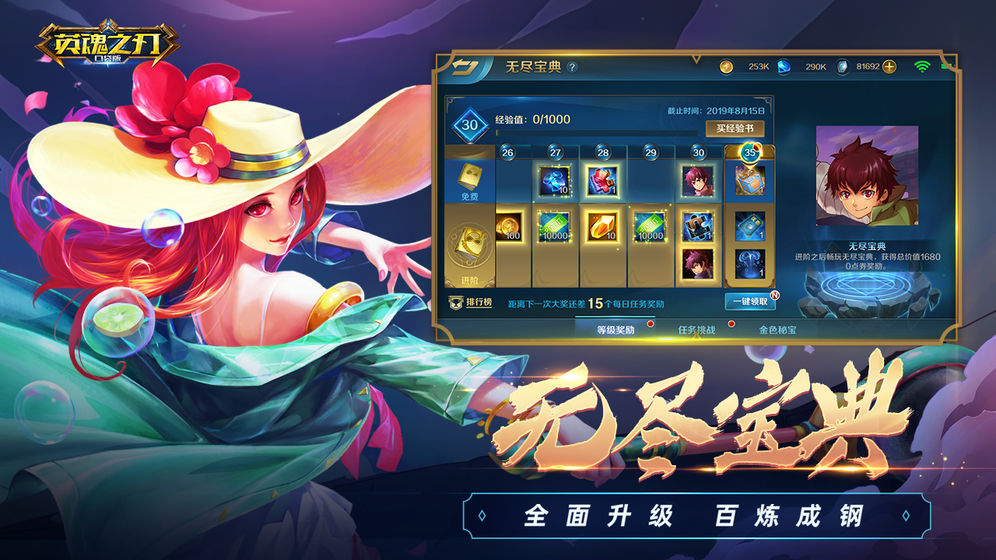Pick the level 30 free hero portrait reward
This screenshot has width=996, height=560.
pyautogui.click(x=697, y=181)
